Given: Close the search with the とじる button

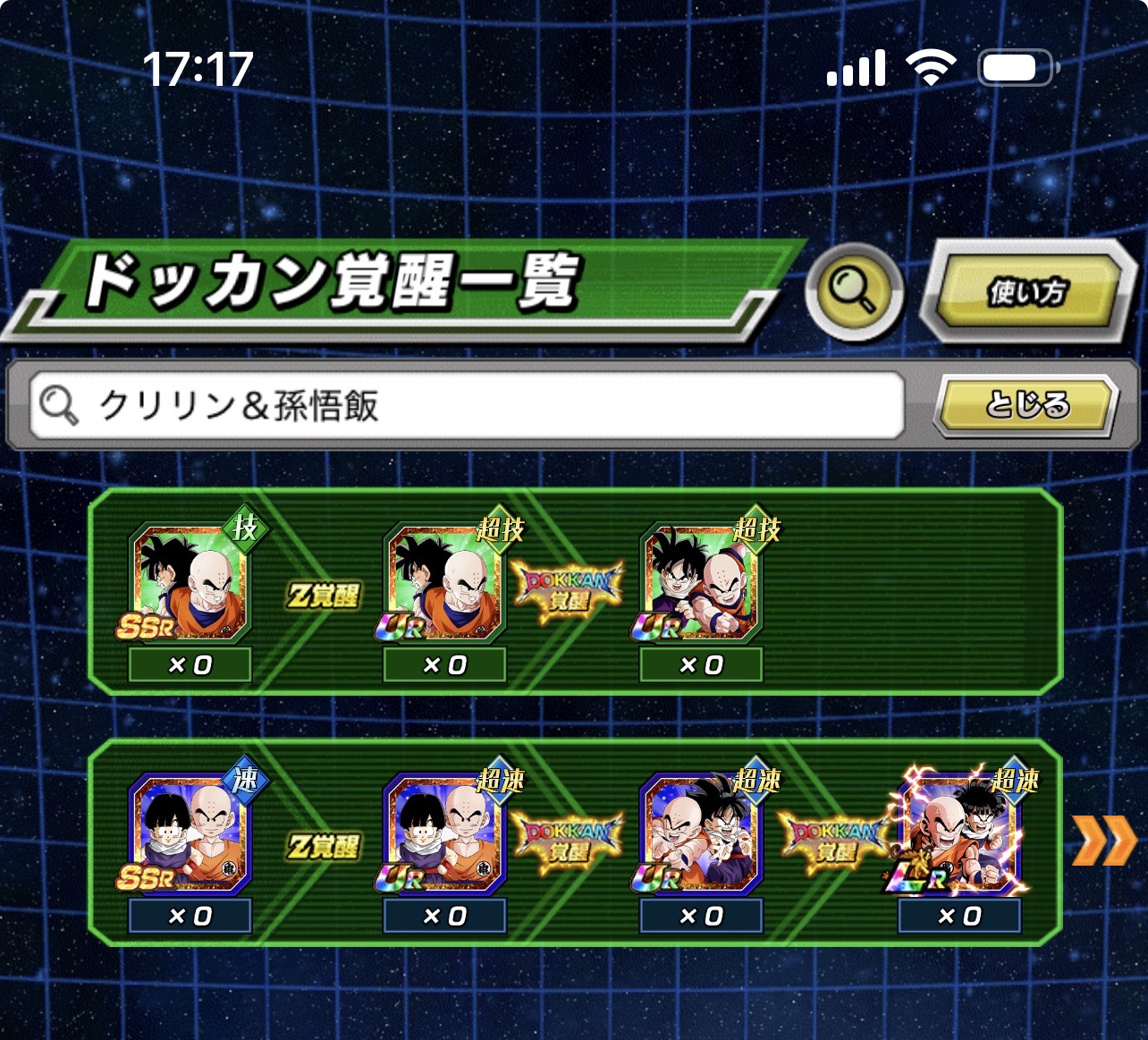Looking at the screenshot, I should [x=1026, y=405].
